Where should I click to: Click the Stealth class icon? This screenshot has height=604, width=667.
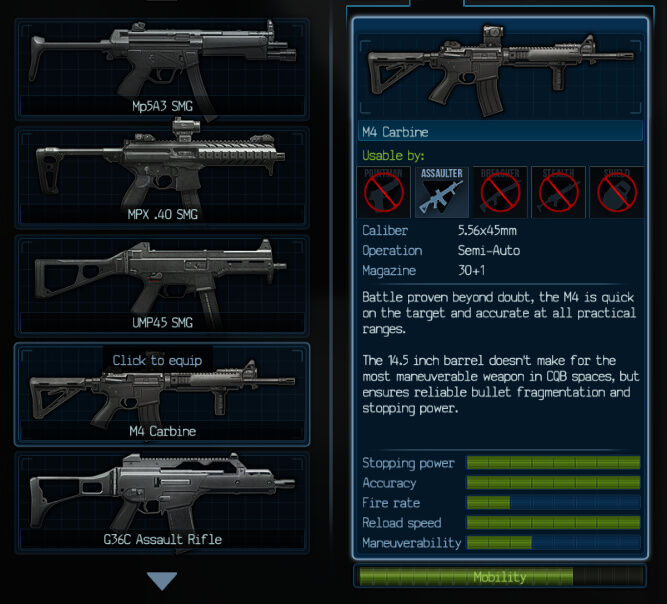557,192
